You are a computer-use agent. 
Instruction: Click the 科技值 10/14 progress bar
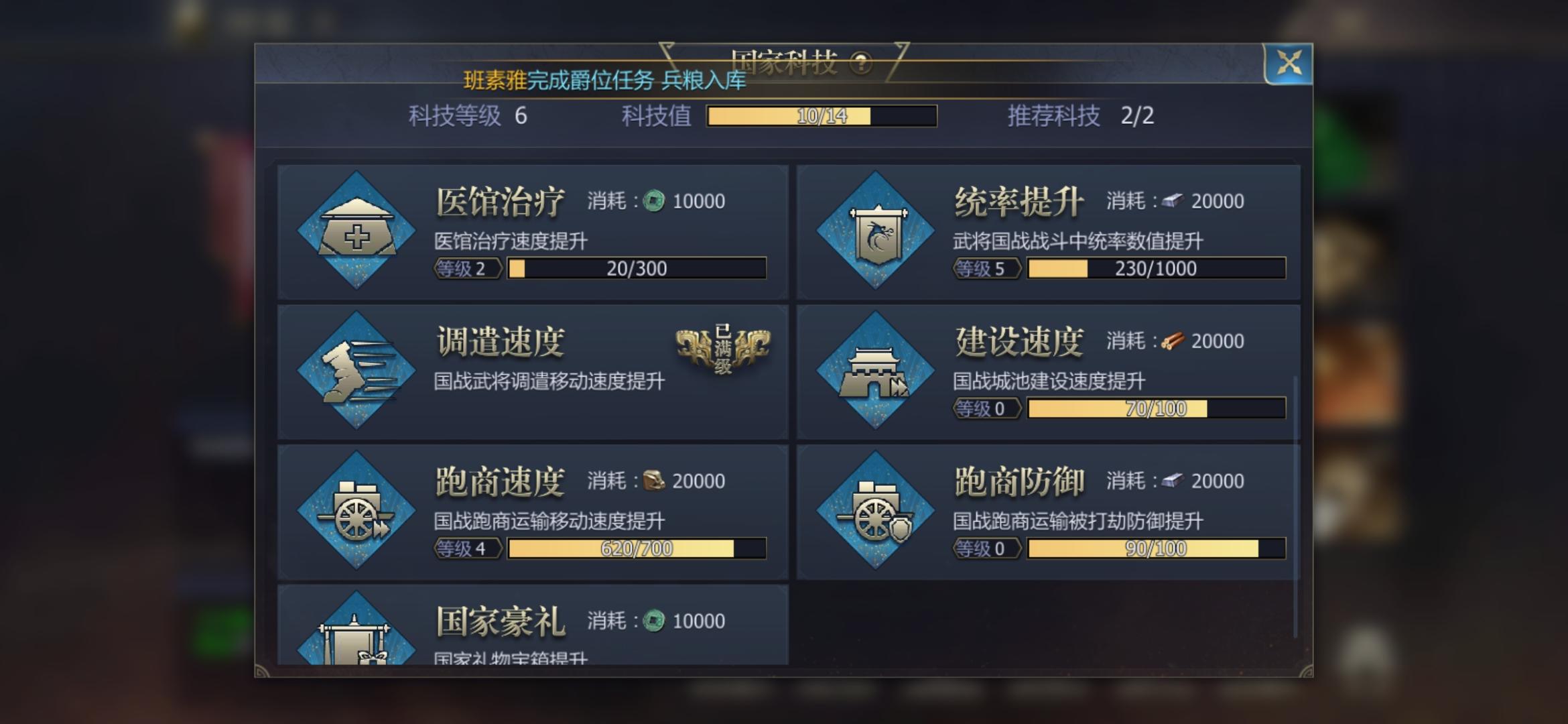coord(821,117)
